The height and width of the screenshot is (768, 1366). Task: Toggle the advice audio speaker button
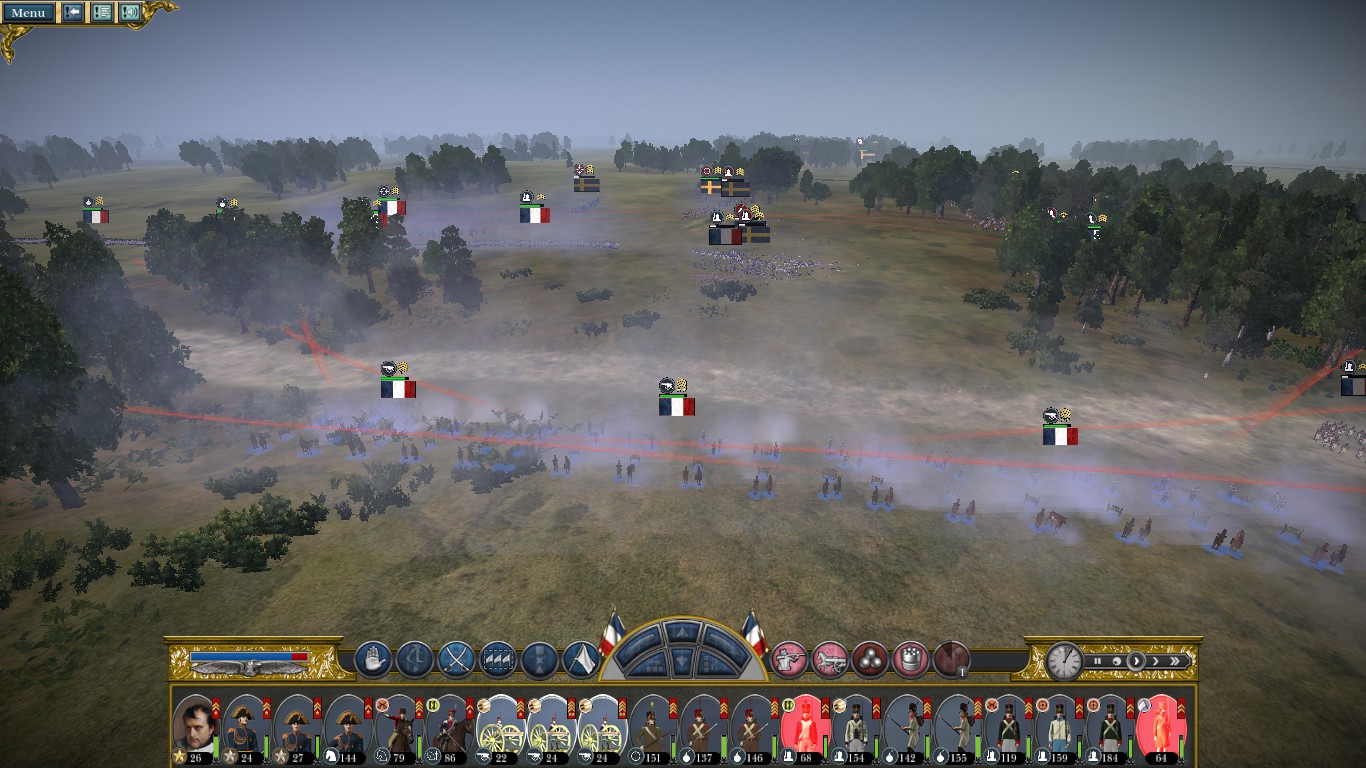tap(130, 13)
